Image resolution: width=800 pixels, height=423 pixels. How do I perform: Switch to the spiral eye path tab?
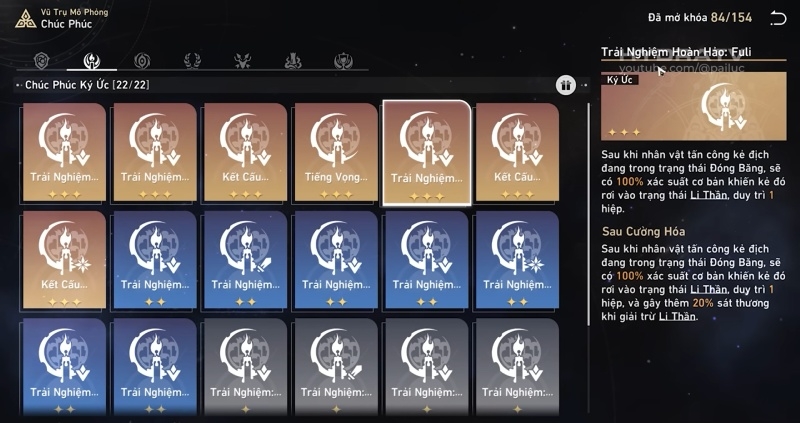point(142,61)
